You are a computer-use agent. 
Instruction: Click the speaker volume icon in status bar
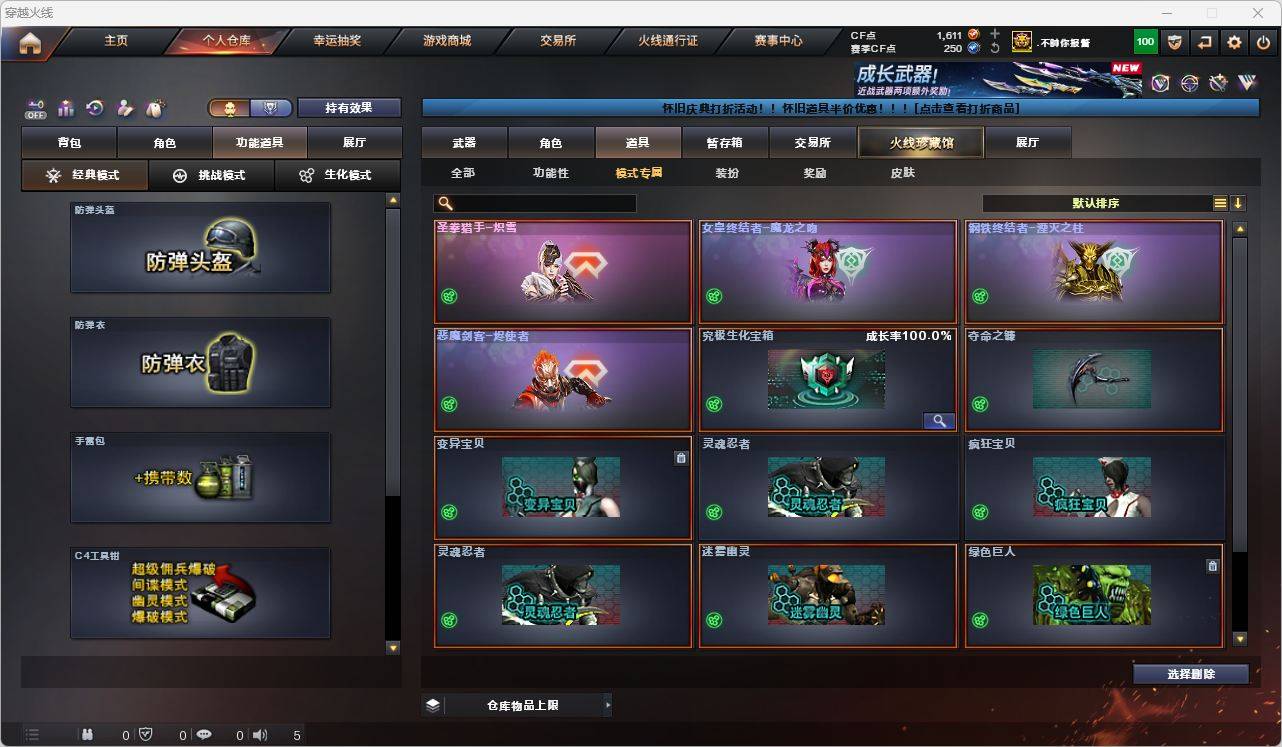tap(259, 735)
